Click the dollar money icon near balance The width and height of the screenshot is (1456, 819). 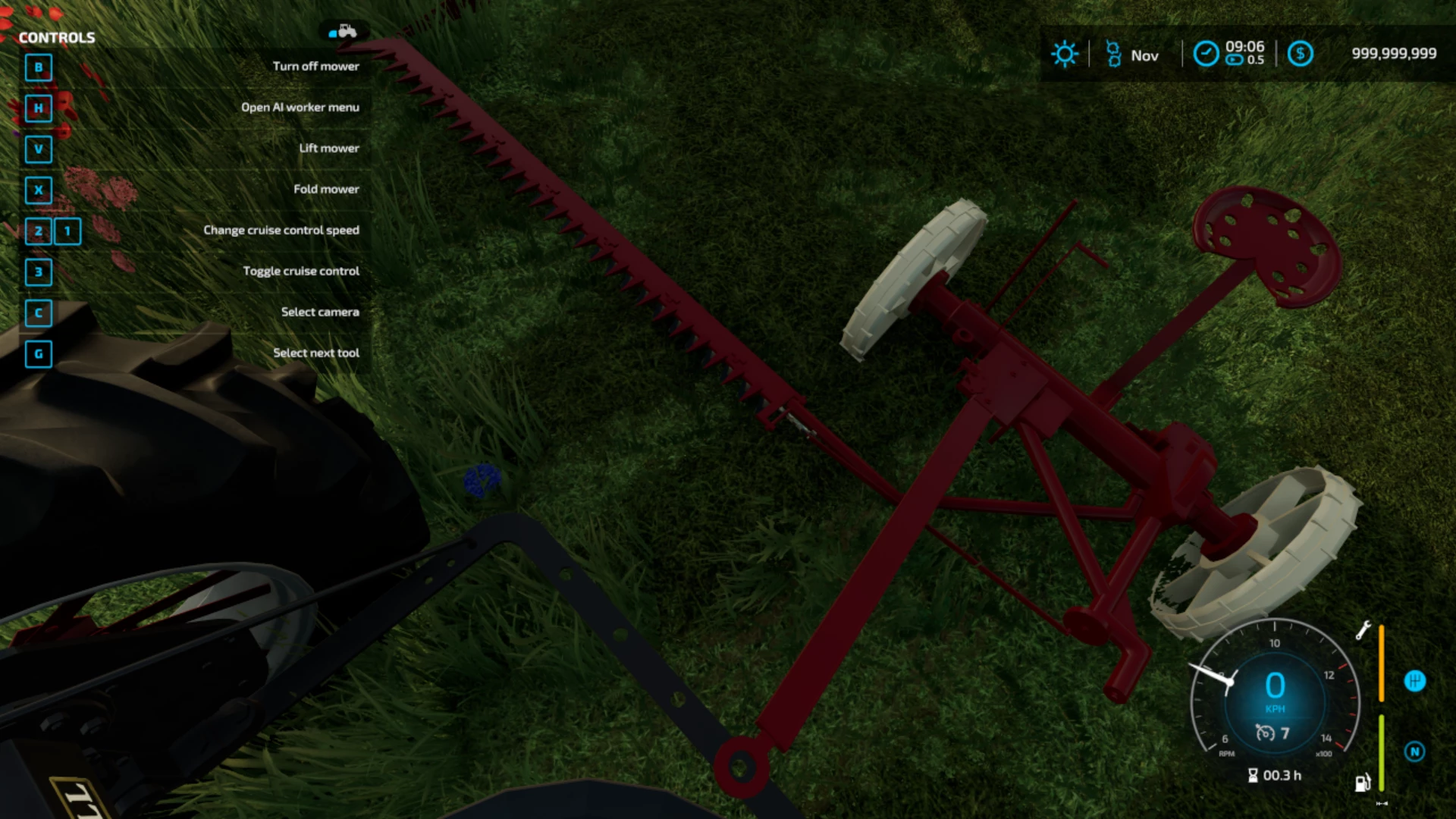point(1301,54)
